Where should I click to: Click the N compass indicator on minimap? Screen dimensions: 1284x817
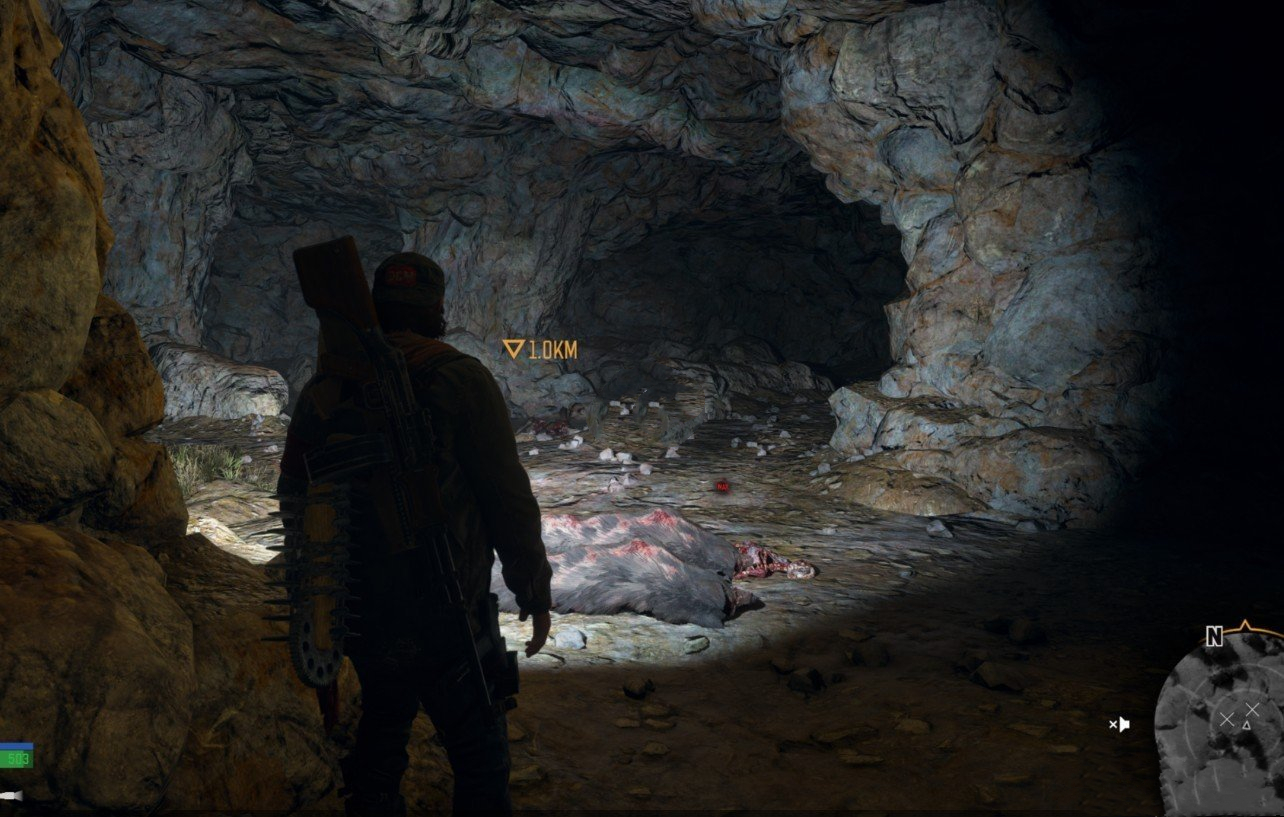(1214, 637)
